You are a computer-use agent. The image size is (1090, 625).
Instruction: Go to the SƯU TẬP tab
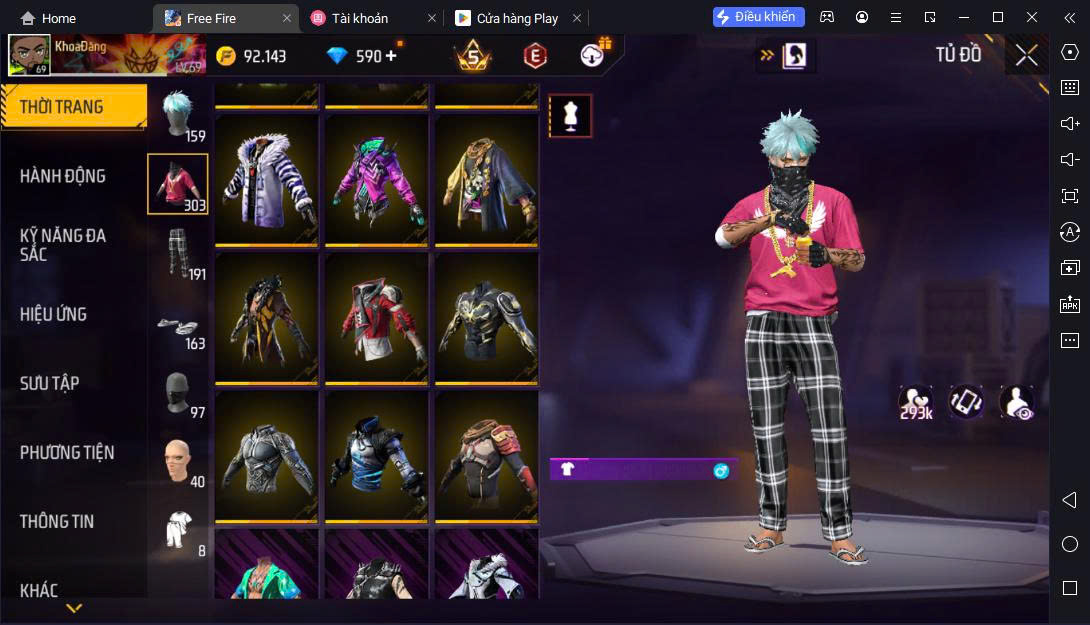tap(50, 383)
